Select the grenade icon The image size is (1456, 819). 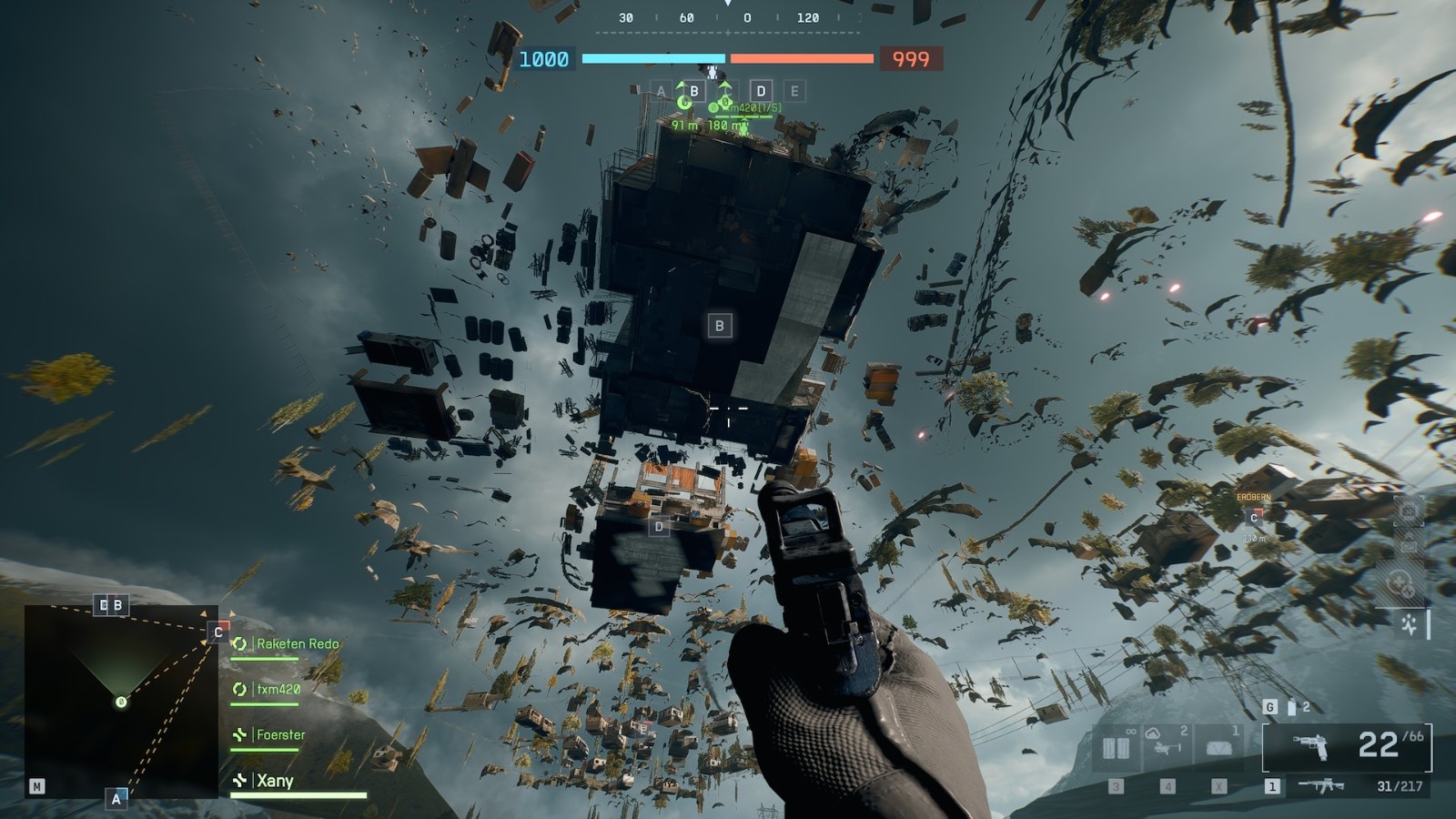(1291, 707)
